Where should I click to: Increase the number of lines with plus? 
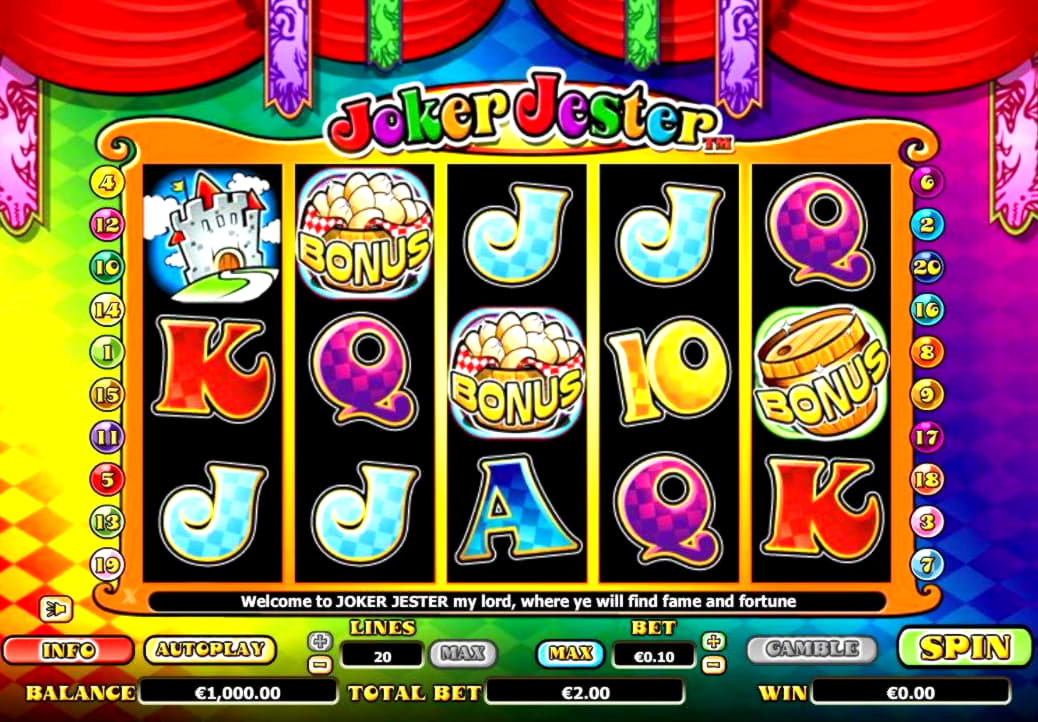click(x=319, y=641)
